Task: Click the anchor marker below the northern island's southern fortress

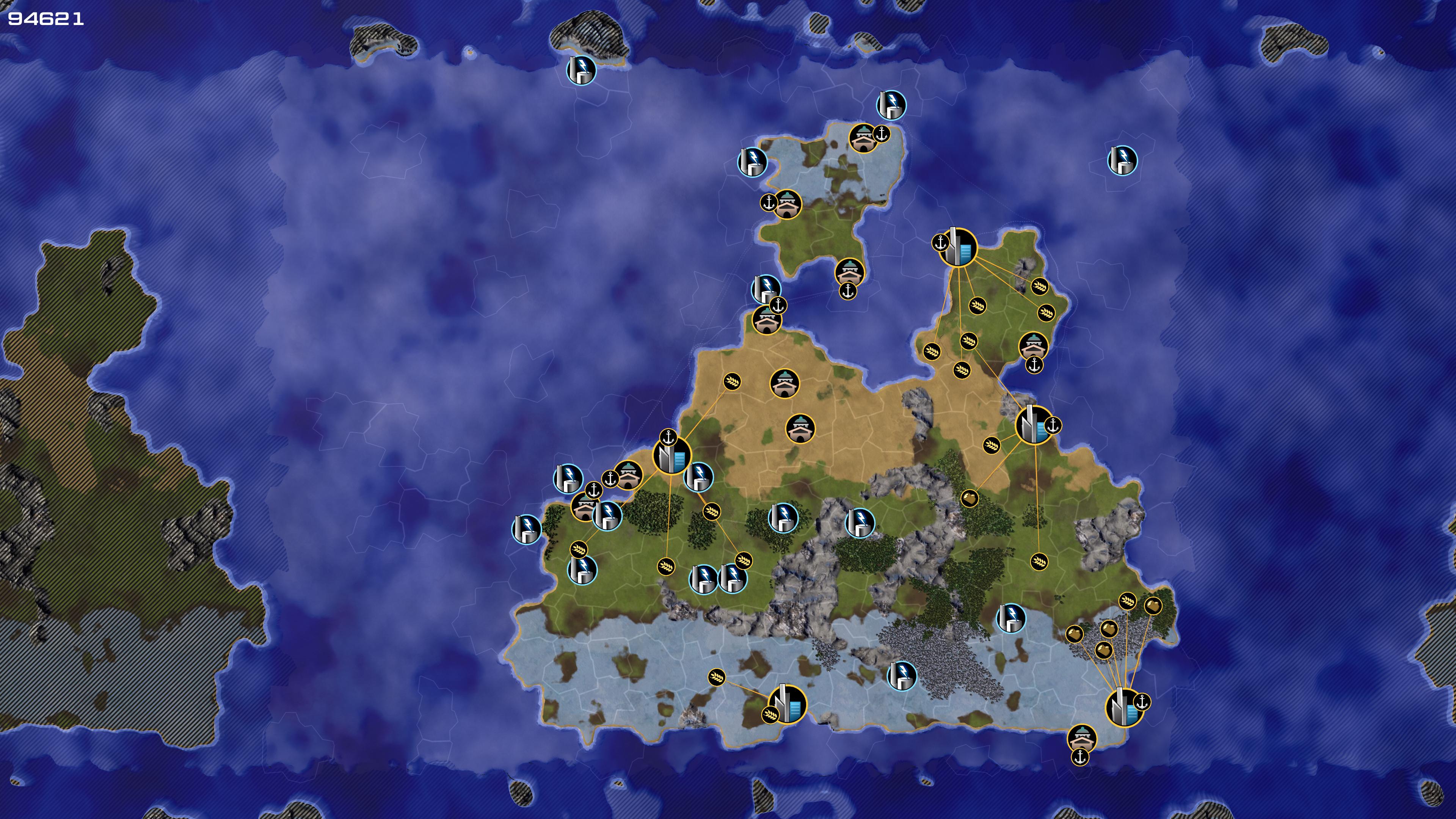Action: (x=847, y=291)
